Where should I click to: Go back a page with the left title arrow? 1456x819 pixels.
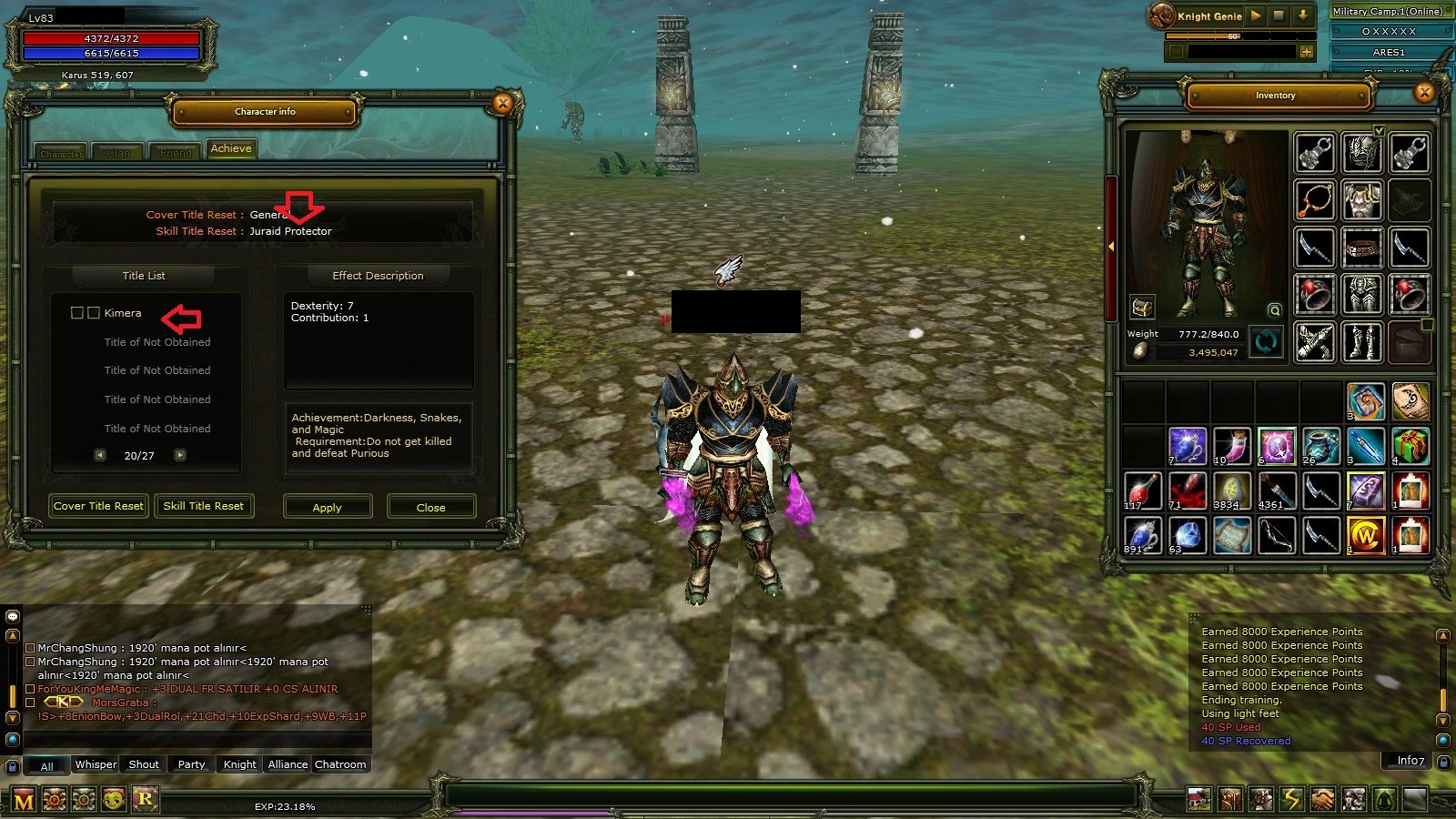click(100, 454)
